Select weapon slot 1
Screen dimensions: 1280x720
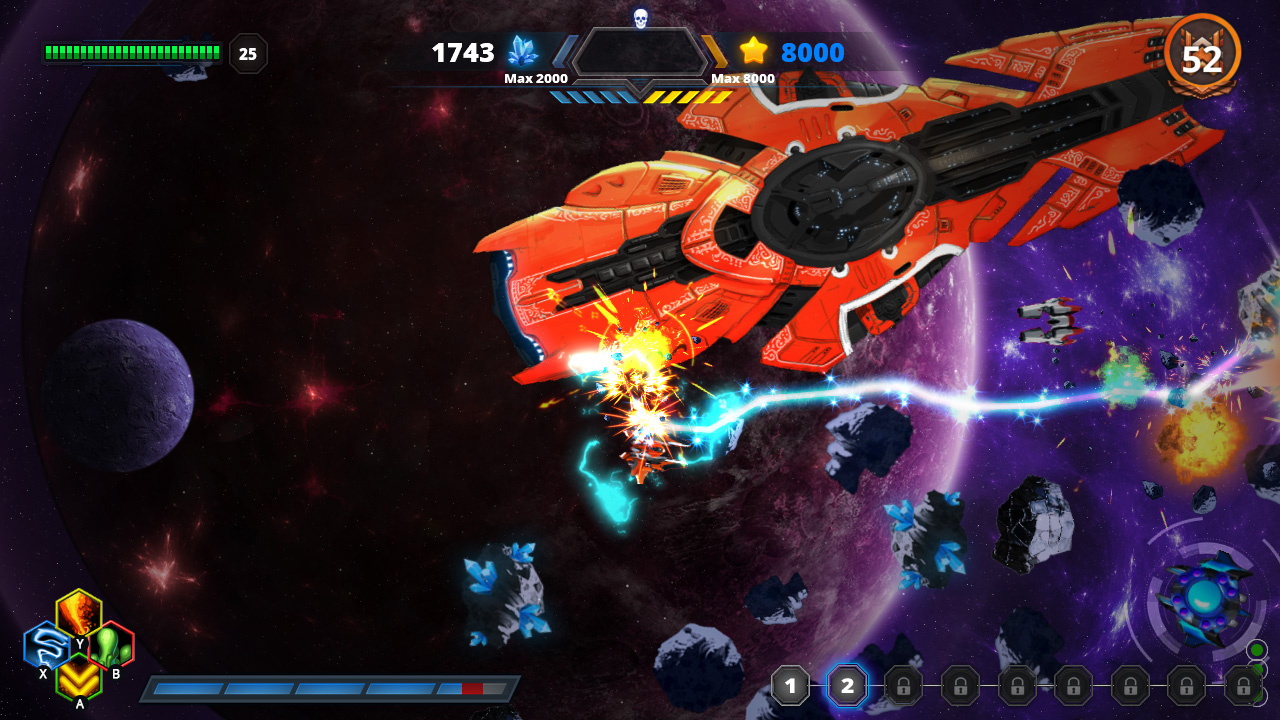coord(791,687)
